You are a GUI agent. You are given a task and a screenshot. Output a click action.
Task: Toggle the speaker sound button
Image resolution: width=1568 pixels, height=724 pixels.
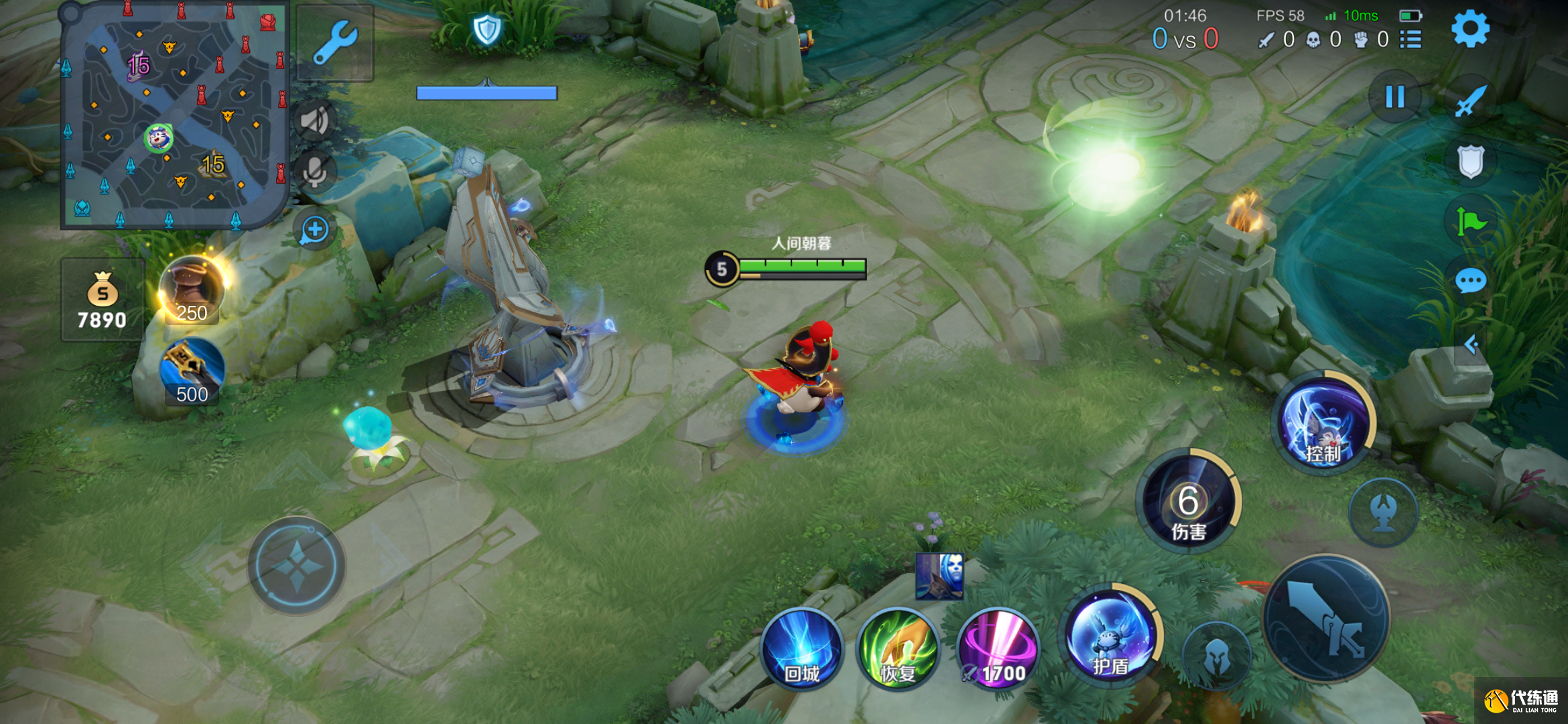click(x=314, y=121)
